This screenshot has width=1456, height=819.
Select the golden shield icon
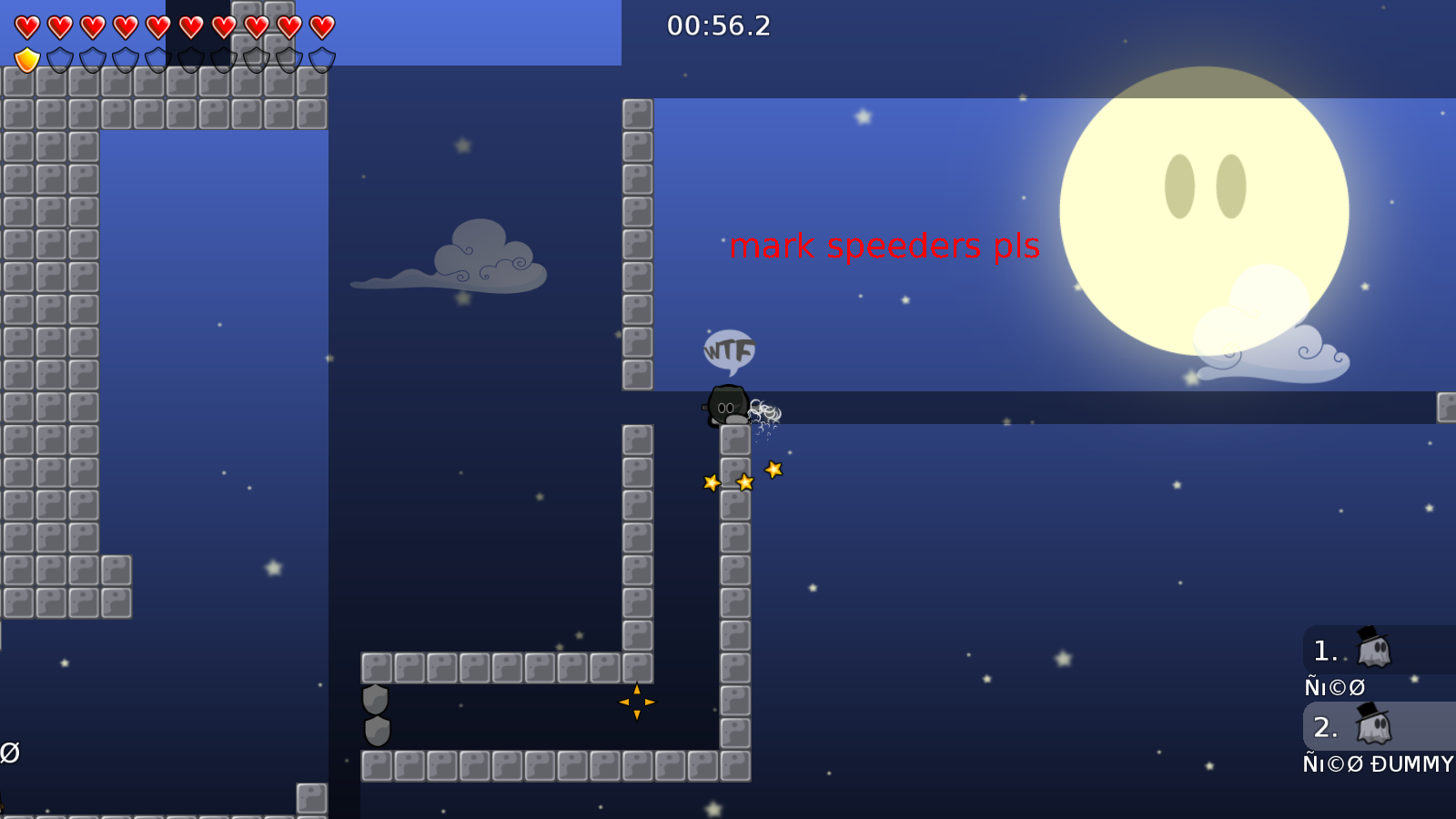(x=27, y=59)
